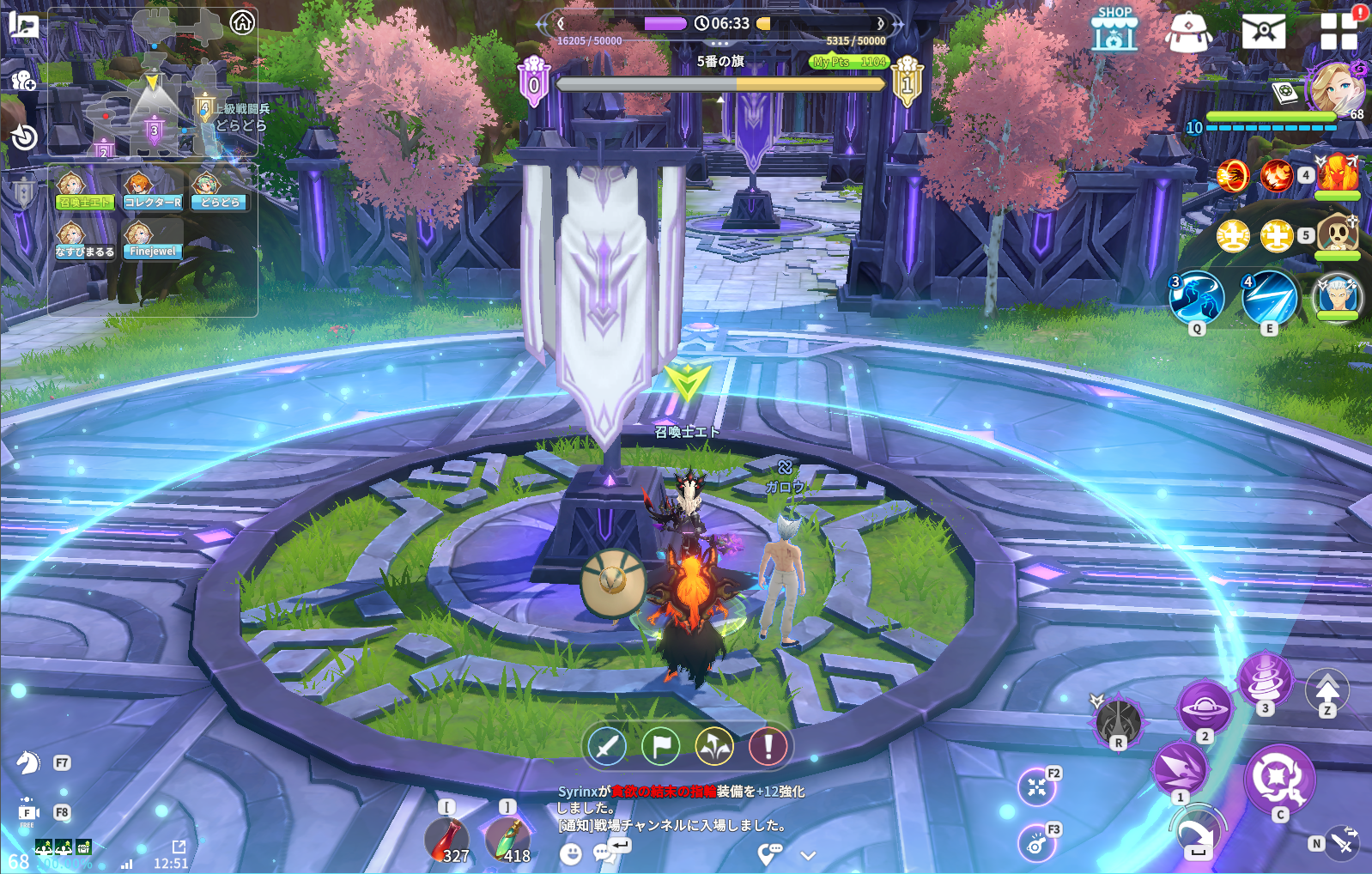Open the SHOP icon

click(x=1114, y=30)
